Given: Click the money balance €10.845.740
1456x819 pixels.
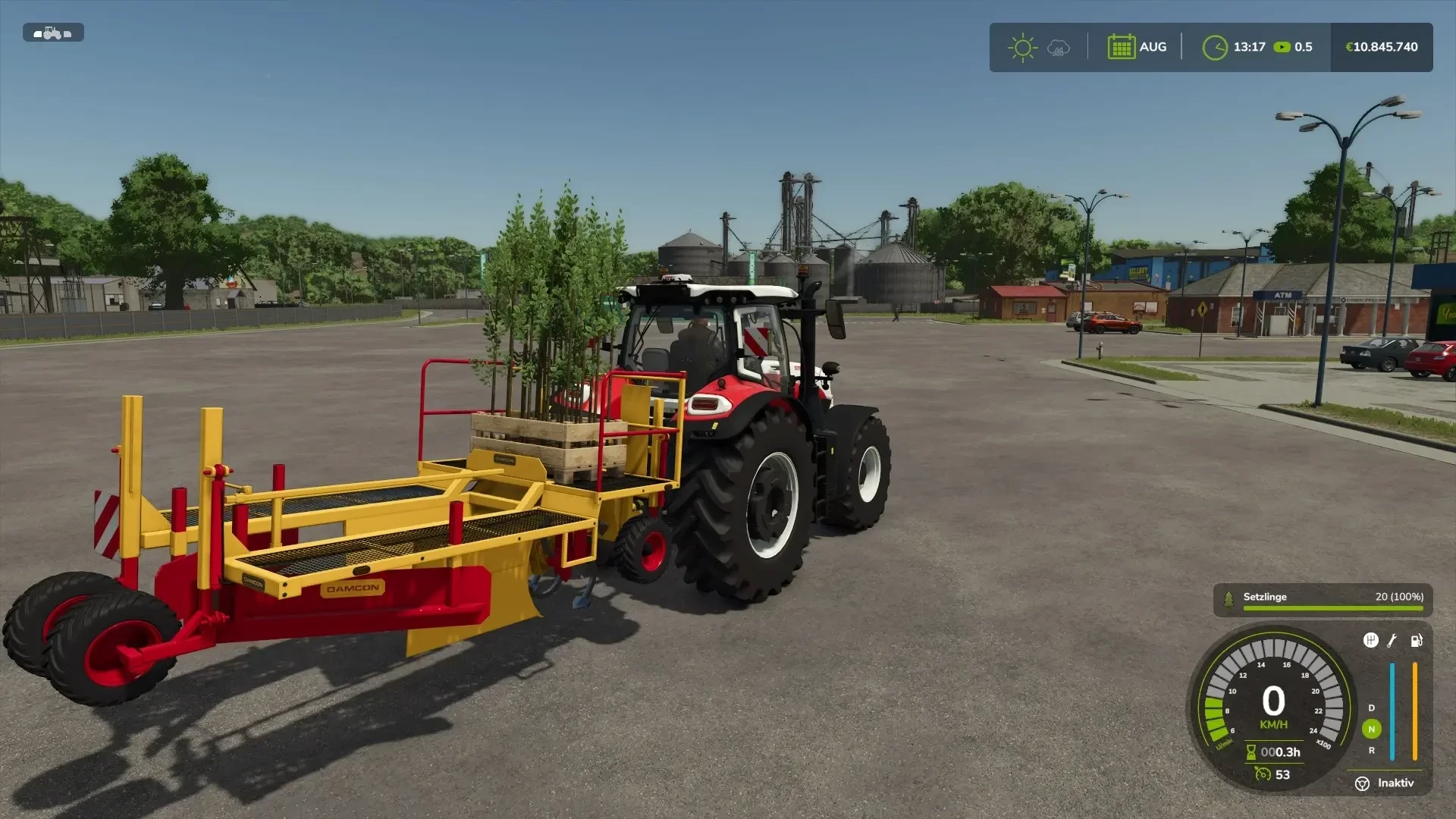Looking at the screenshot, I should pyautogui.click(x=1381, y=46).
